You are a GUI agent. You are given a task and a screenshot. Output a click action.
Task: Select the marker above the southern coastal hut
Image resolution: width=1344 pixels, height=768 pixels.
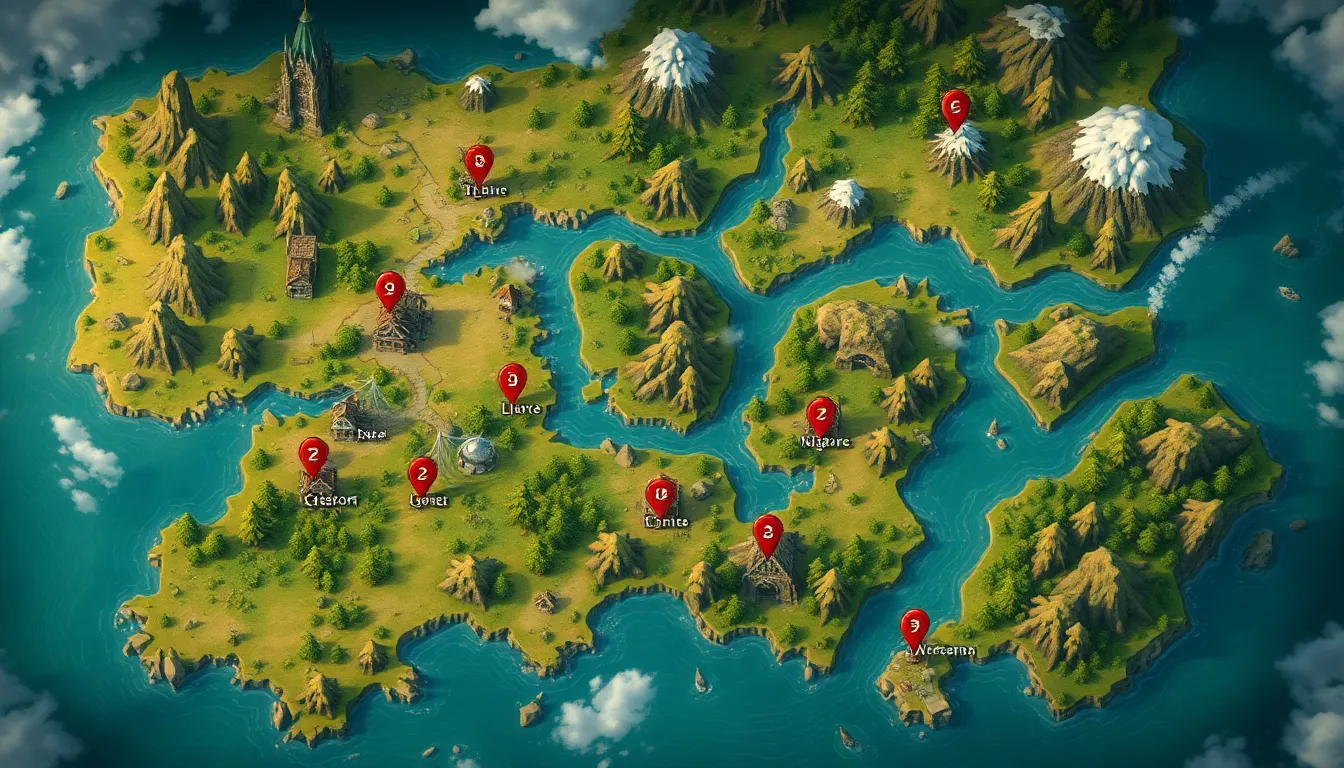(x=767, y=532)
